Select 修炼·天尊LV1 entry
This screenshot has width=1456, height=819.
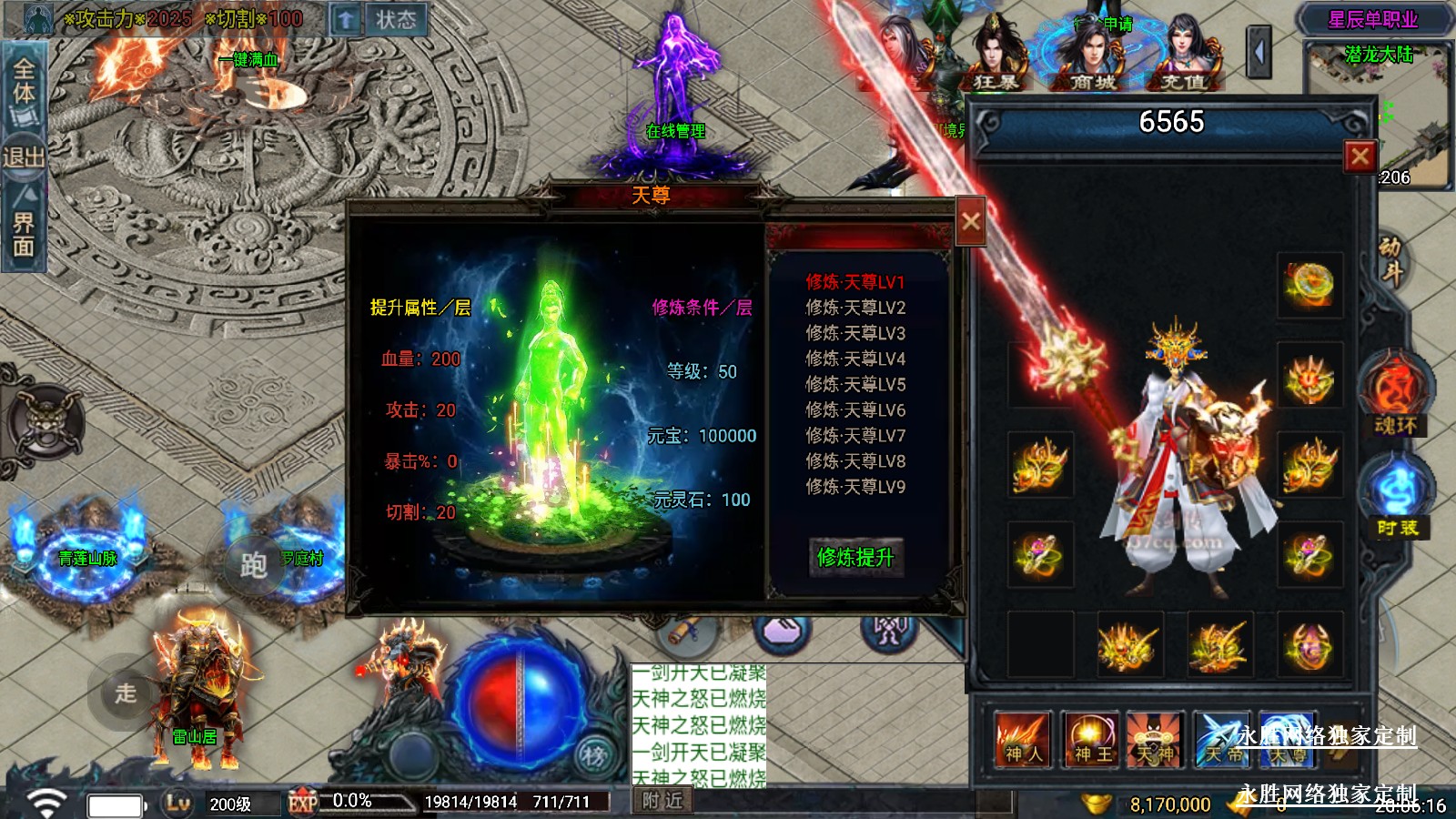tap(854, 282)
